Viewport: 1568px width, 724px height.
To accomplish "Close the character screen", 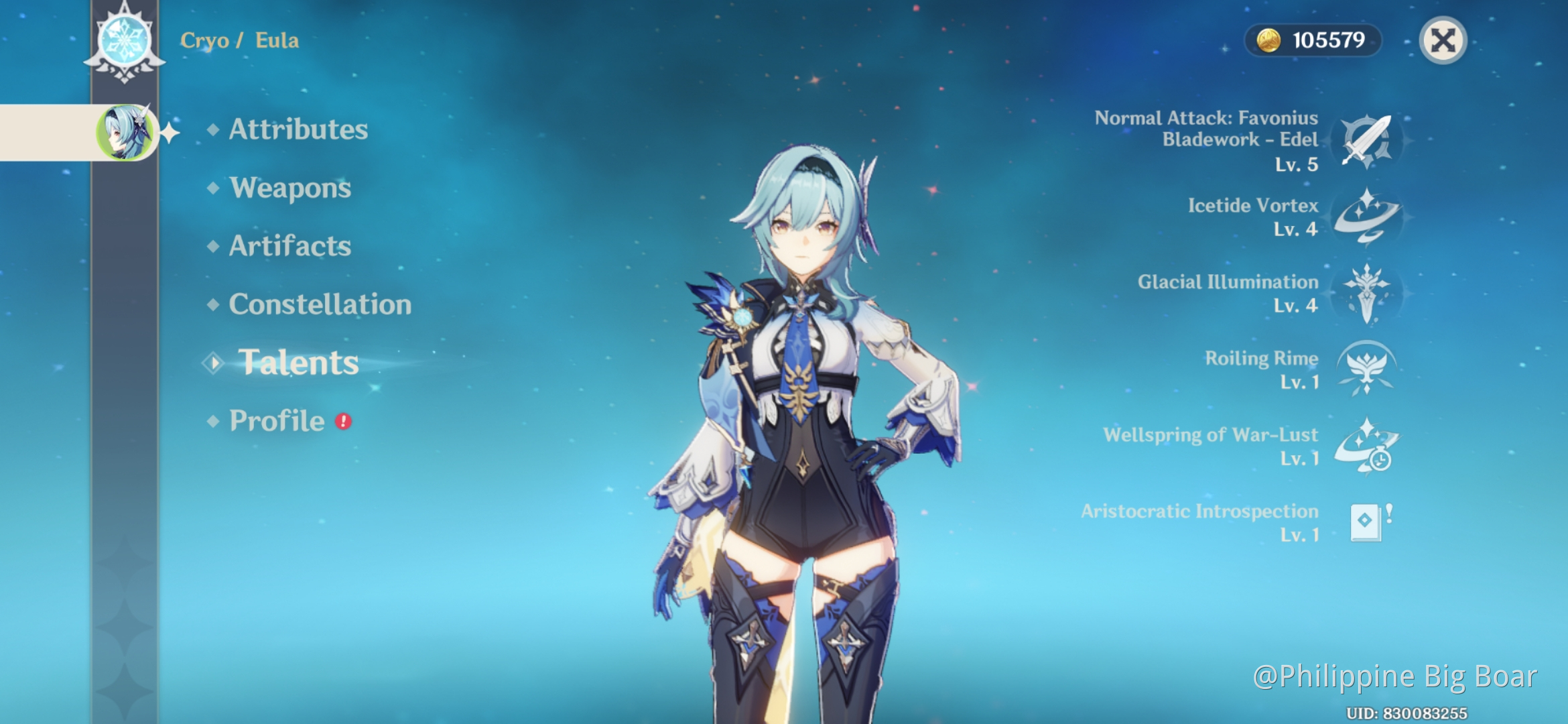I will click(1443, 40).
